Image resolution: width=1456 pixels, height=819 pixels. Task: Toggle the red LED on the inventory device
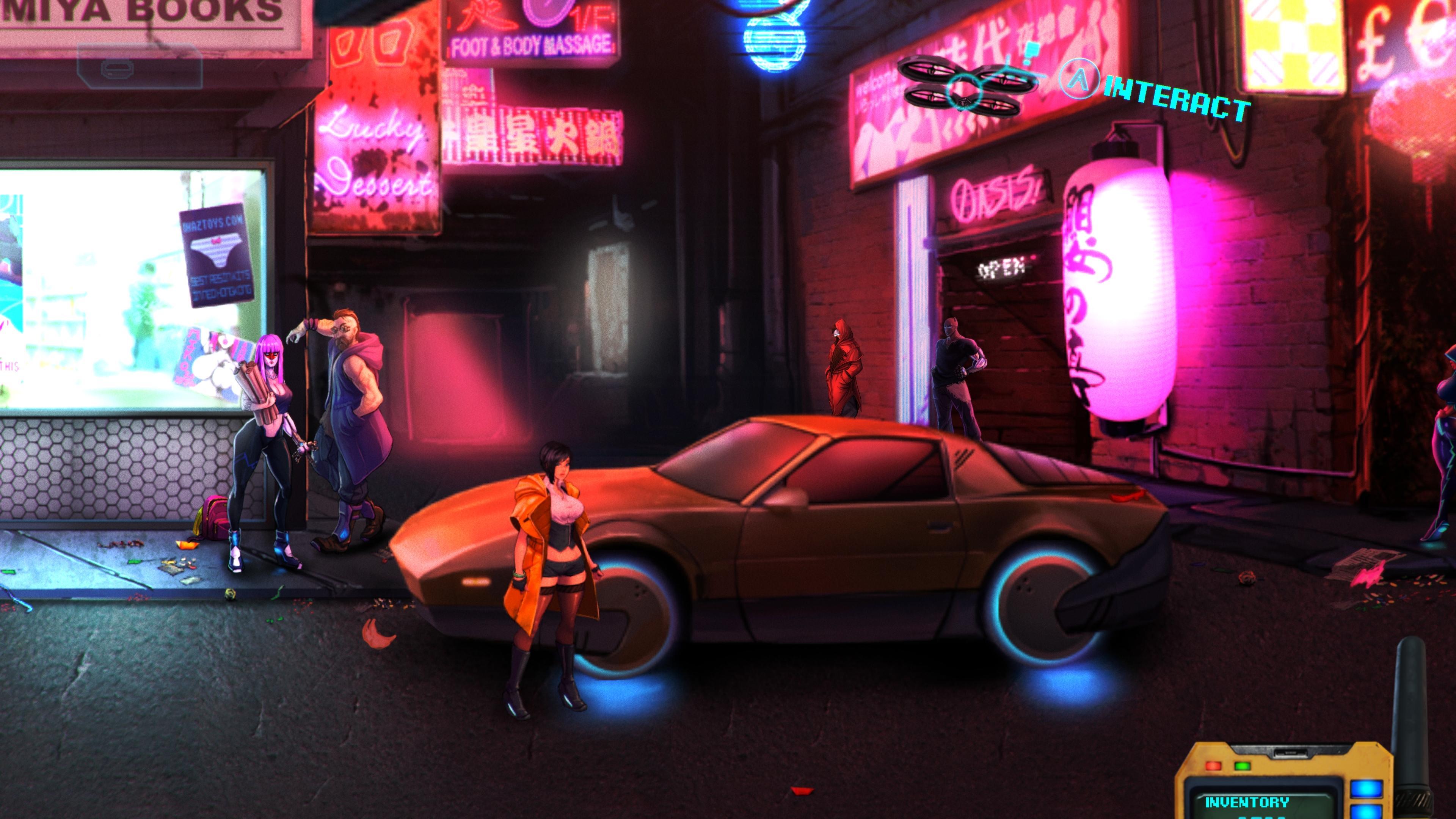(x=1213, y=767)
